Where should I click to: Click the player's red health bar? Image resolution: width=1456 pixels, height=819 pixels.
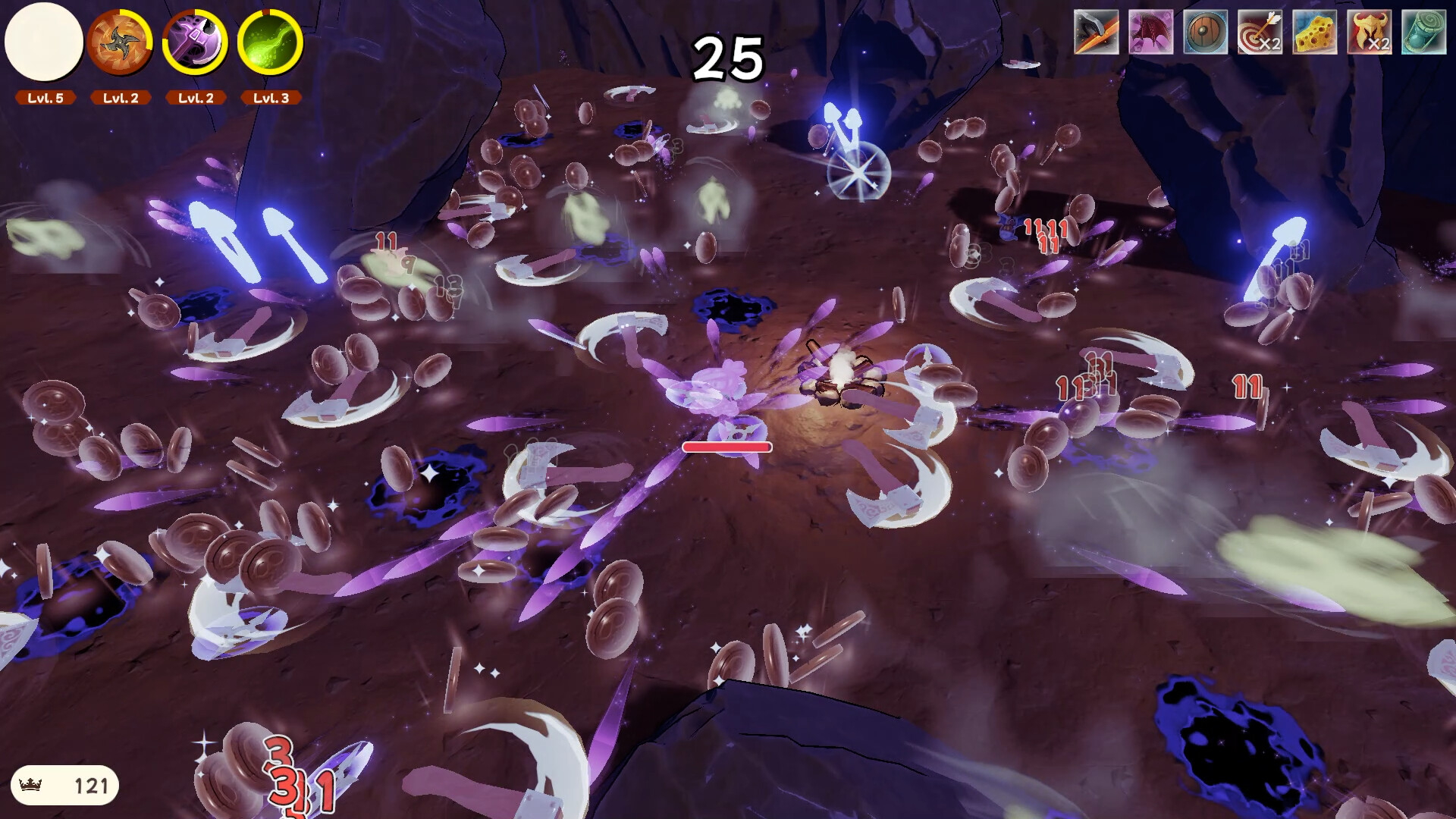click(x=726, y=447)
